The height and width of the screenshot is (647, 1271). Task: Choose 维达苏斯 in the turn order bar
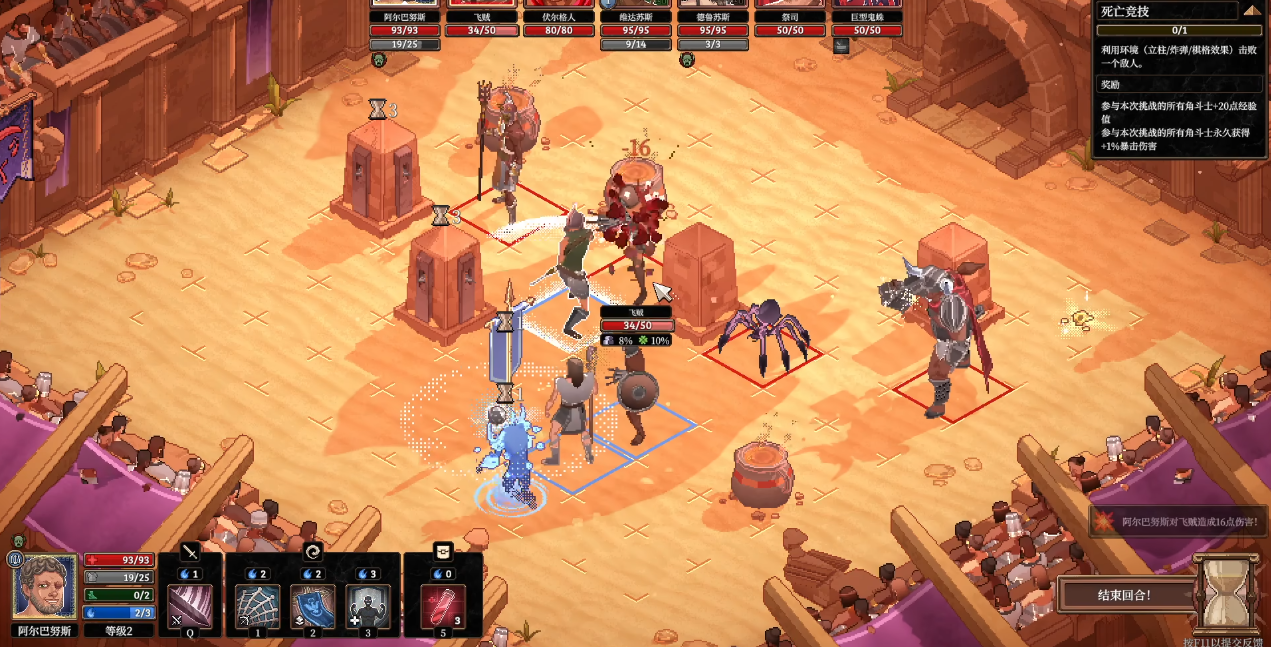(636, 17)
